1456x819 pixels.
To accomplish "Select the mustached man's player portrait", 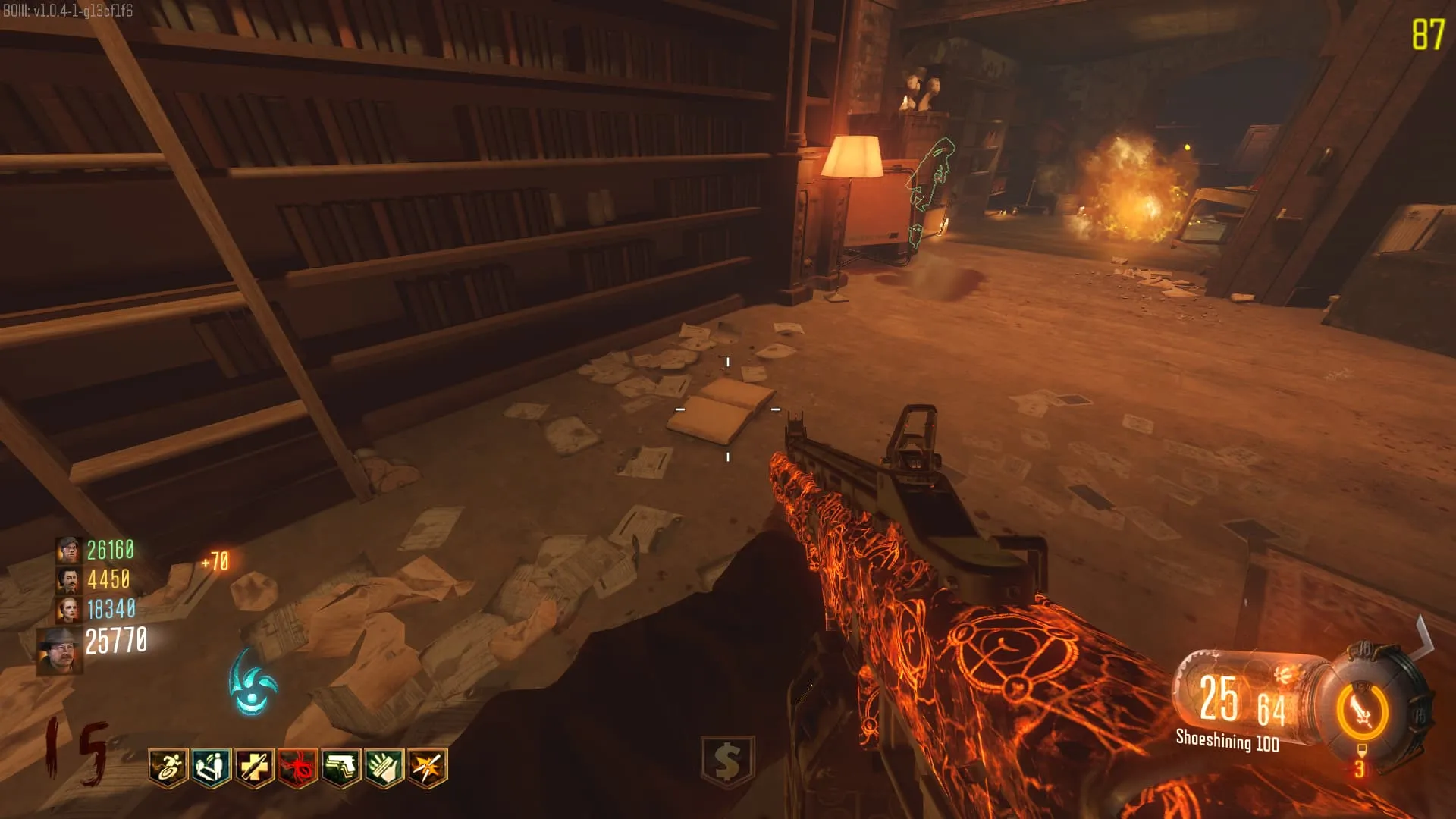I will [x=69, y=580].
